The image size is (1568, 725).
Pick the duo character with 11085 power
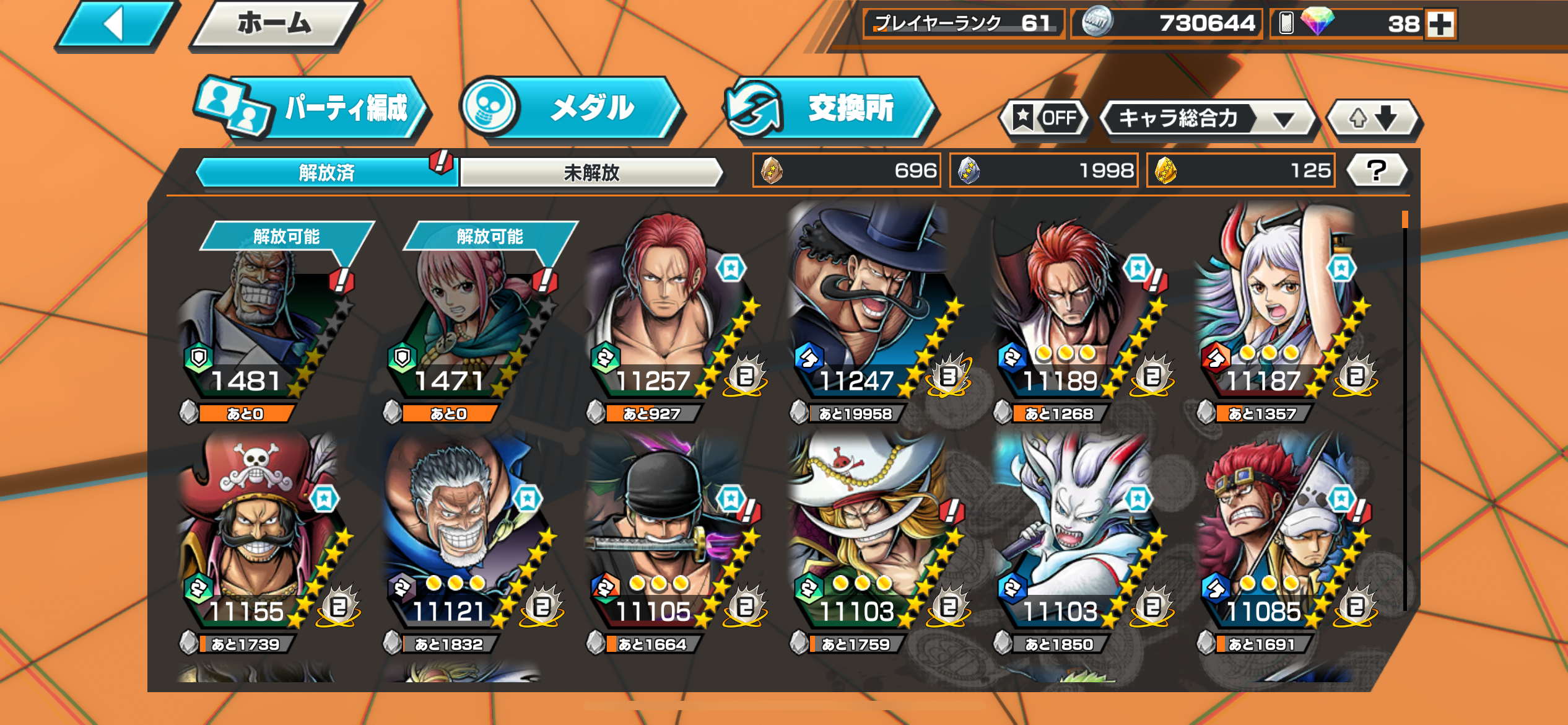tap(1276, 539)
